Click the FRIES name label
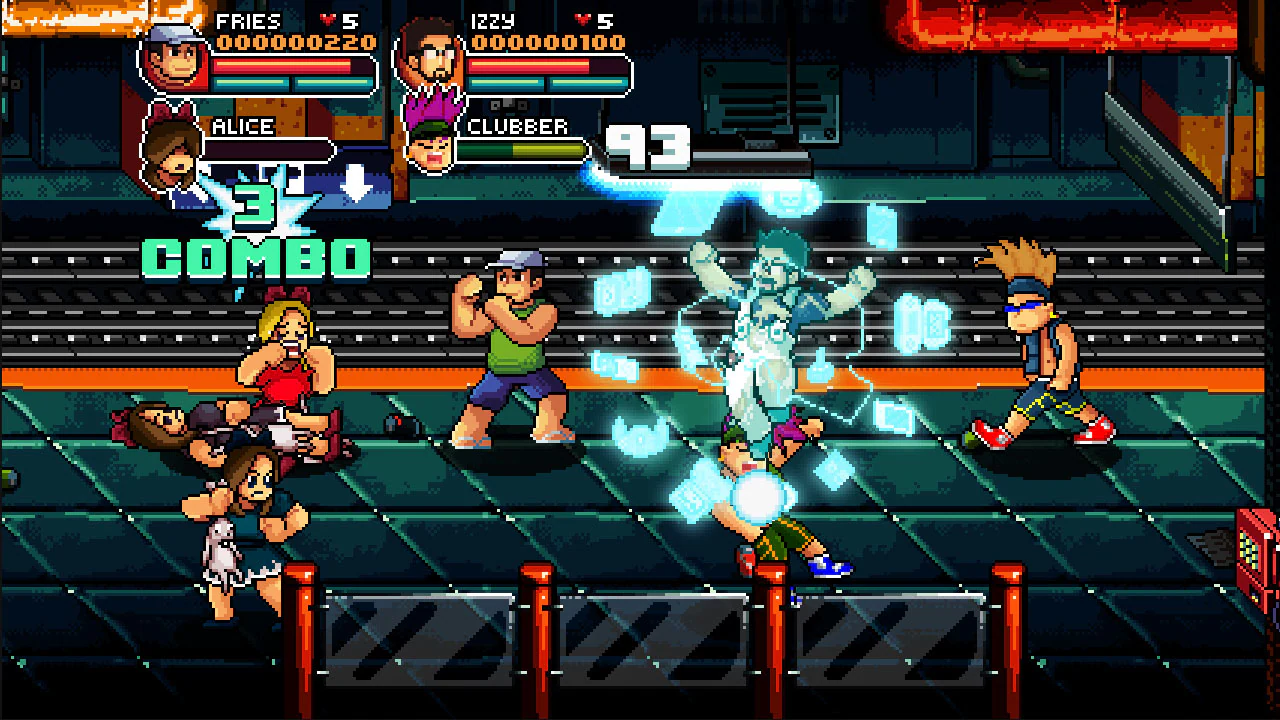This screenshot has width=1280, height=720. click(247, 21)
